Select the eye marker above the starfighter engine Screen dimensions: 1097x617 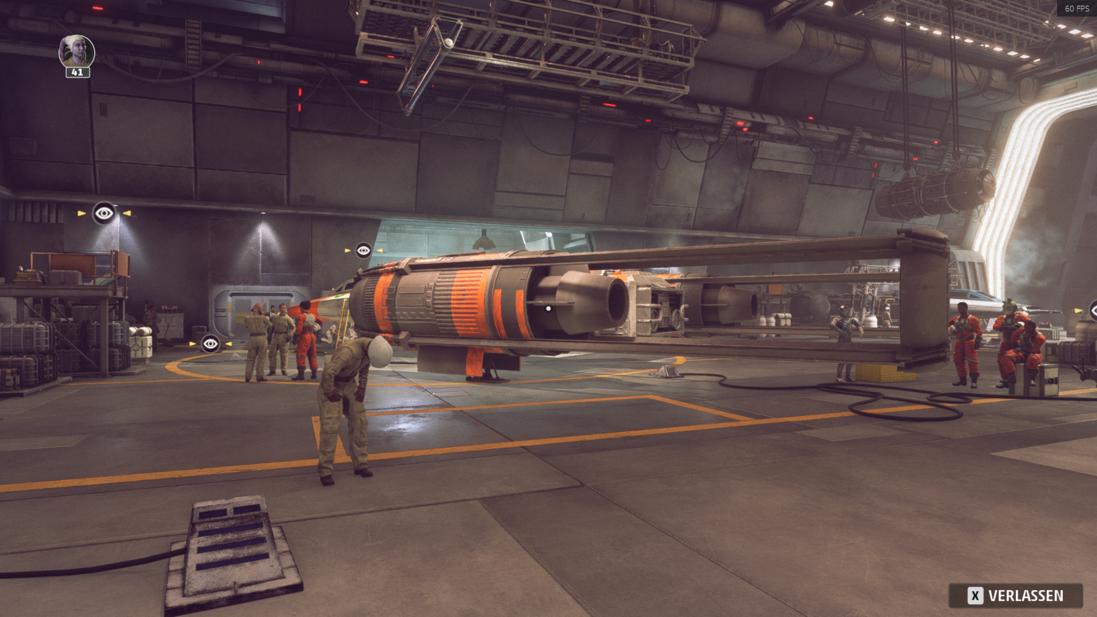tap(363, 250)
